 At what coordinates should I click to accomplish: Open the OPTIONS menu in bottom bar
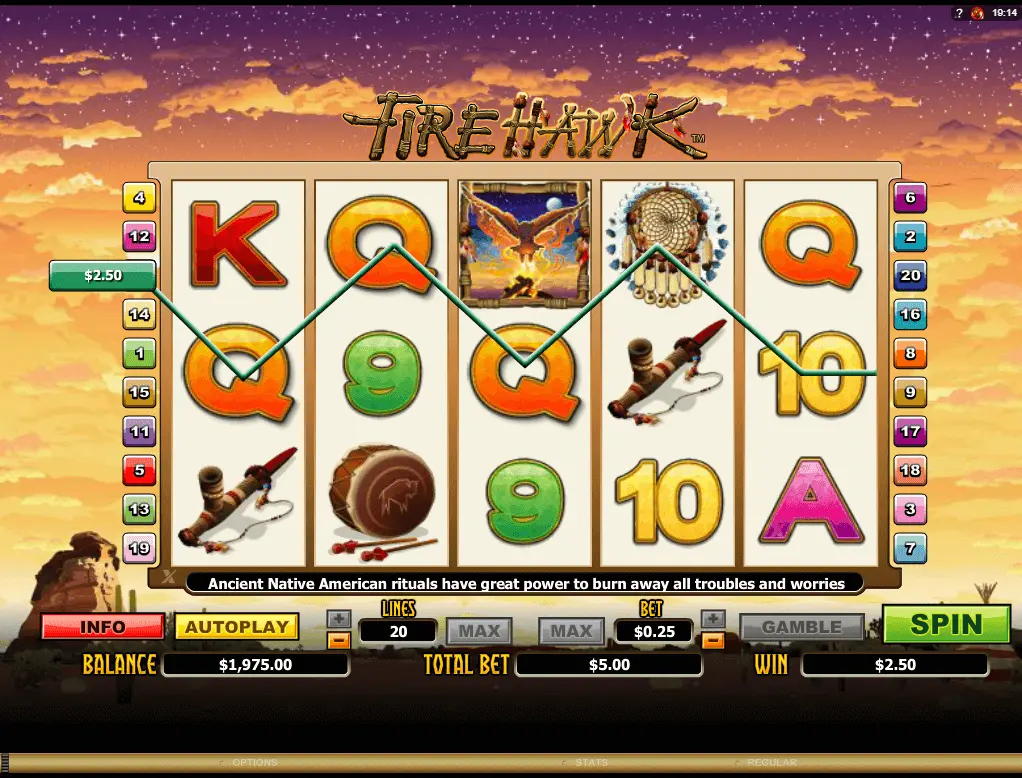pos(254,763)
